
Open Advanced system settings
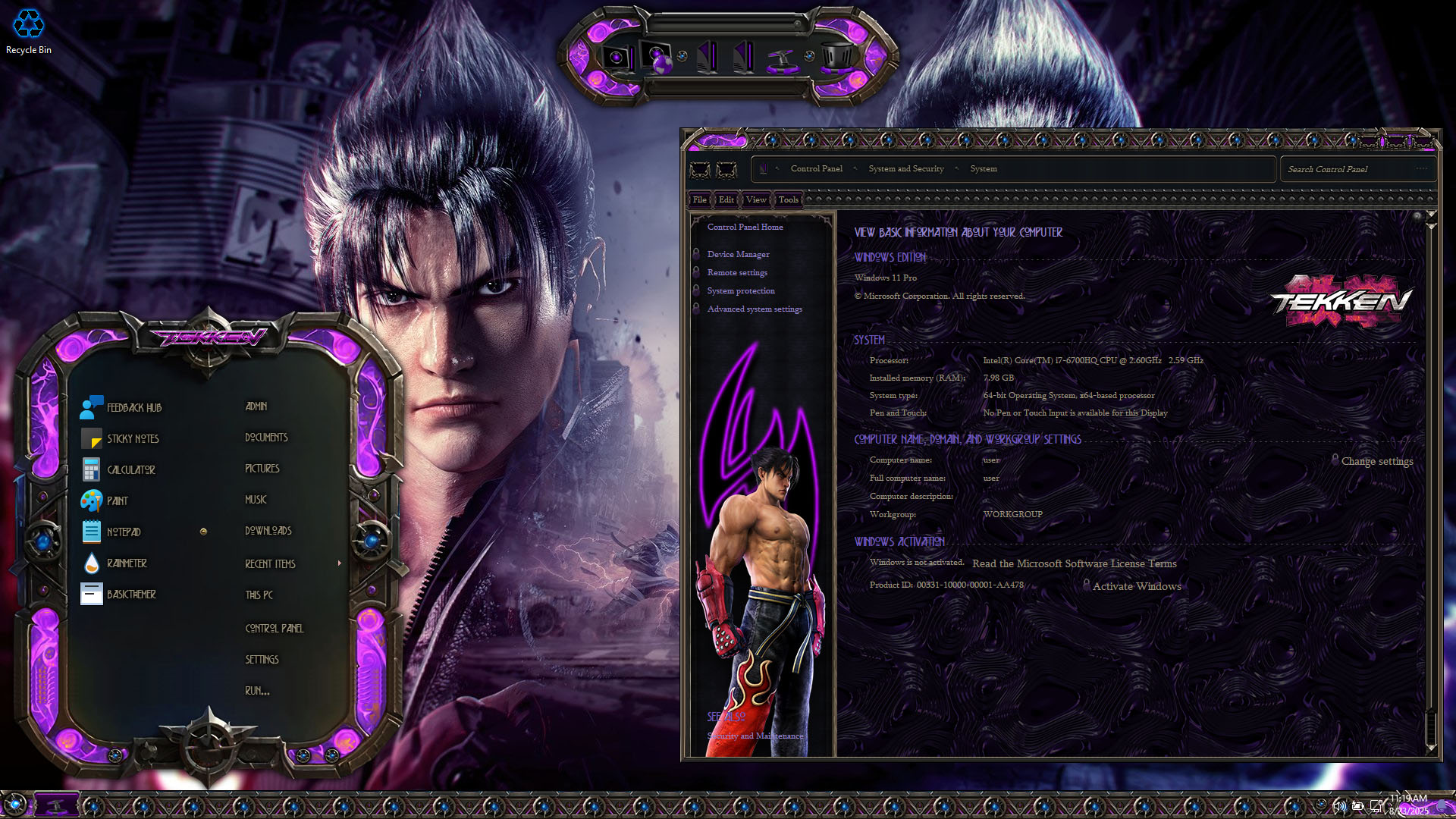point(755,309)
